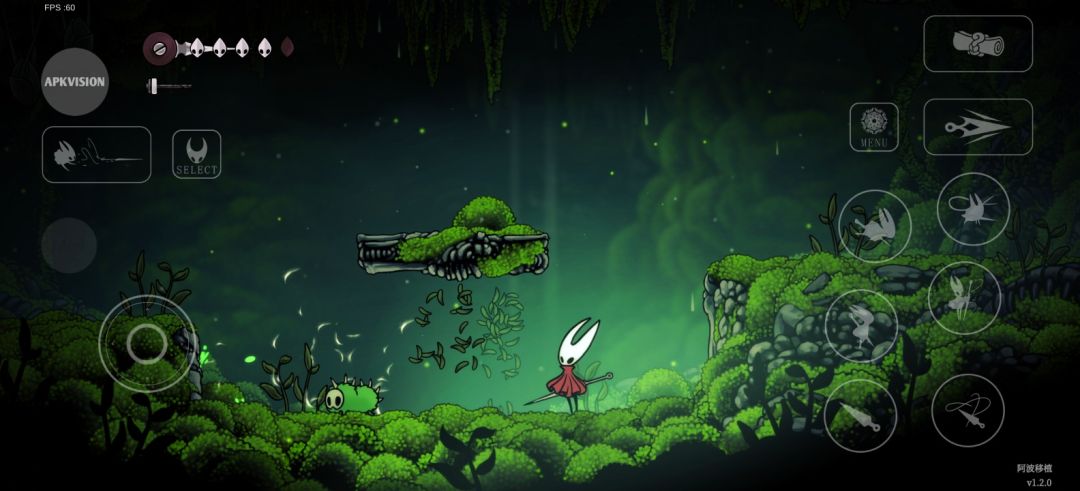Open the map scroll button
The image size is (1080, 491).
pos(977,43)
